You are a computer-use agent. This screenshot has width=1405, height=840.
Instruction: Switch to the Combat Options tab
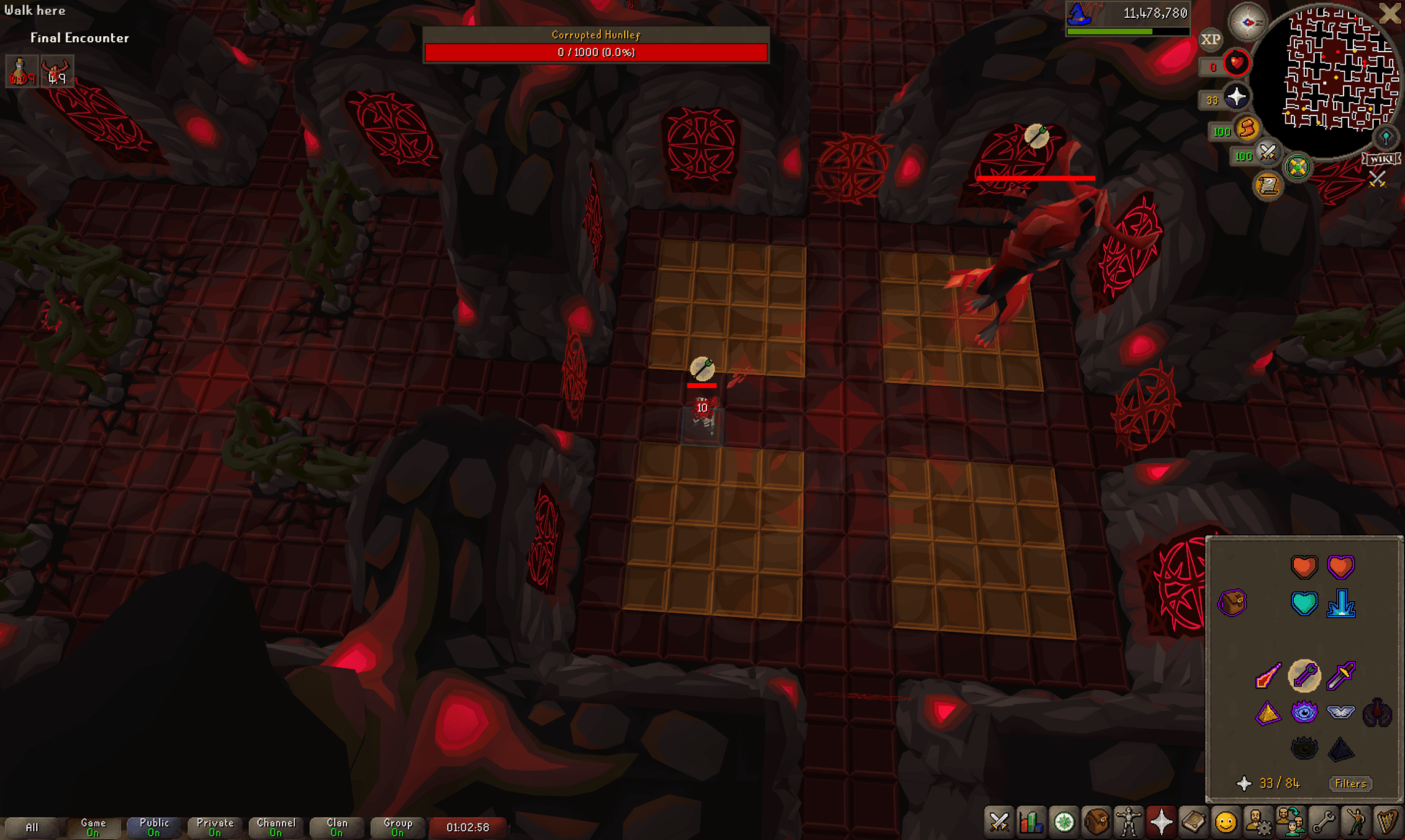click(999, 822)
